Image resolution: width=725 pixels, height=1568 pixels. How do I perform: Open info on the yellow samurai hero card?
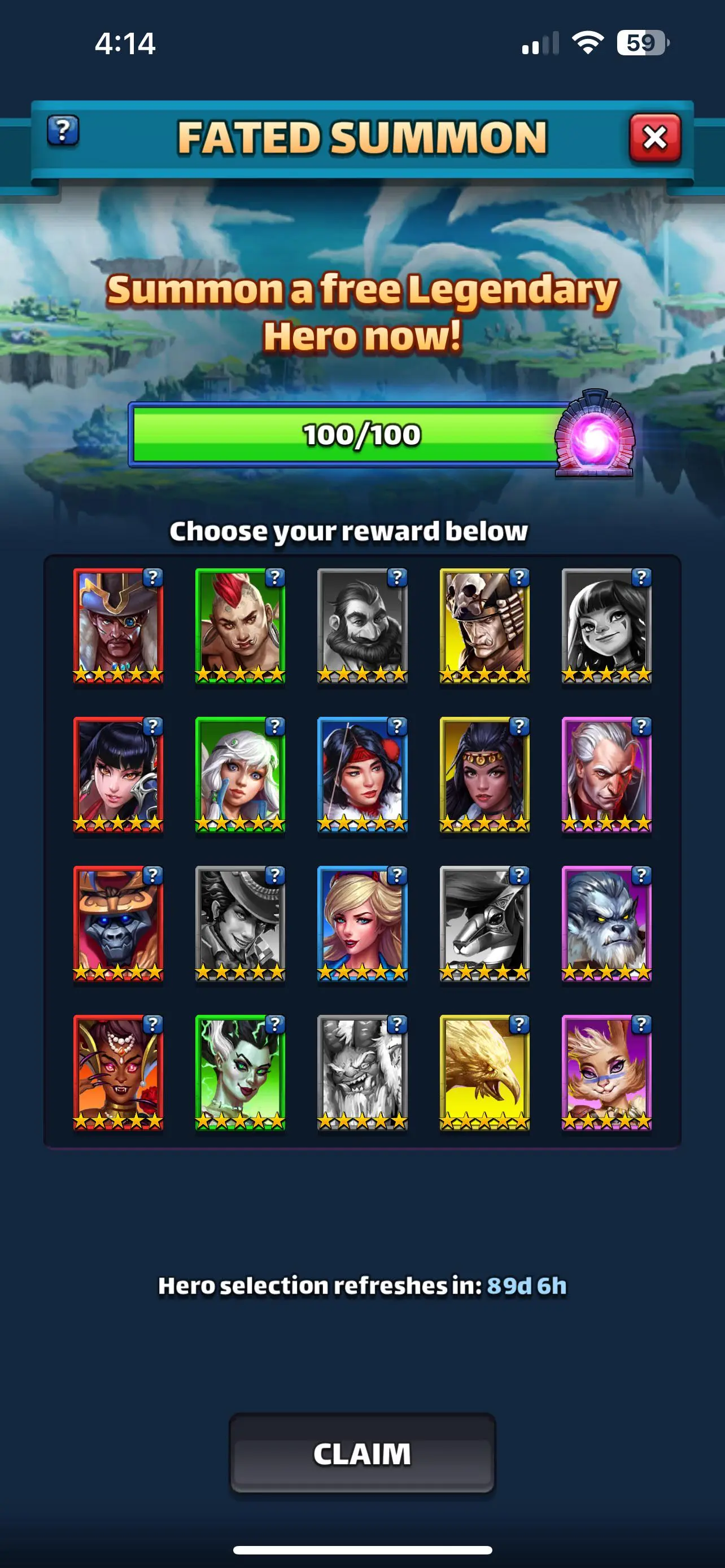(x=519, y=577)
